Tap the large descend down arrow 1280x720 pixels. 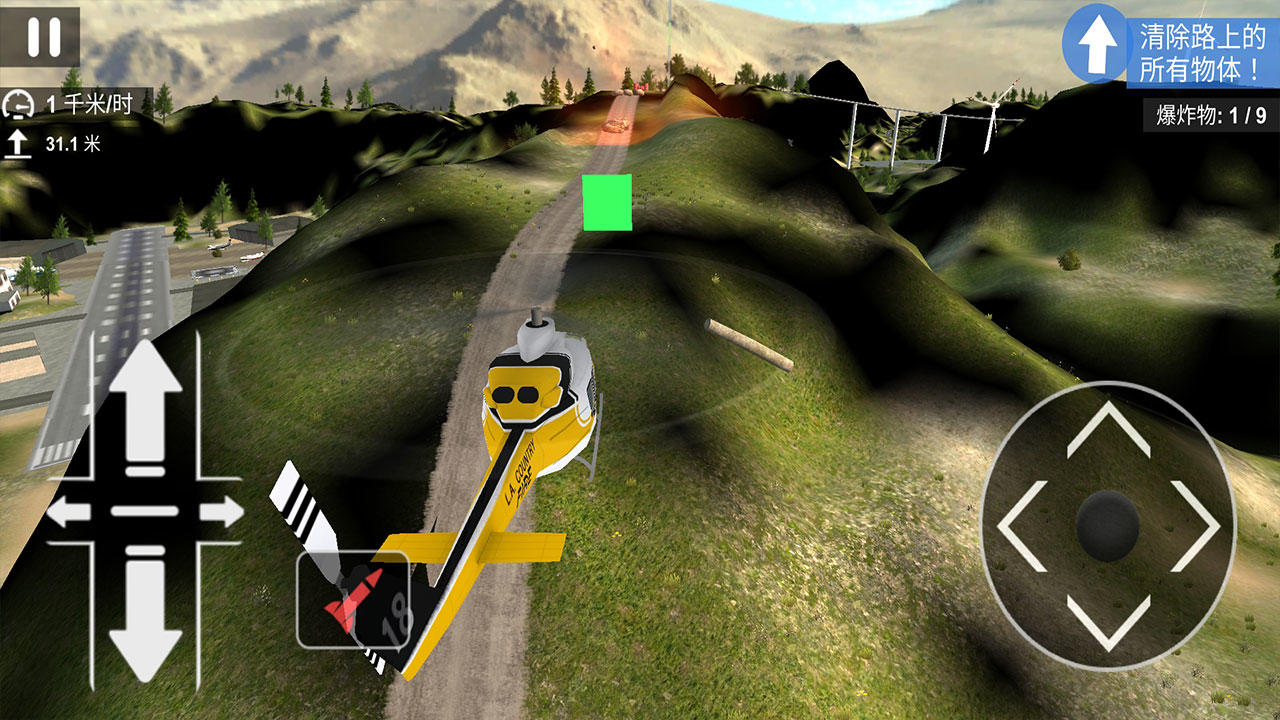coord(145,620)
